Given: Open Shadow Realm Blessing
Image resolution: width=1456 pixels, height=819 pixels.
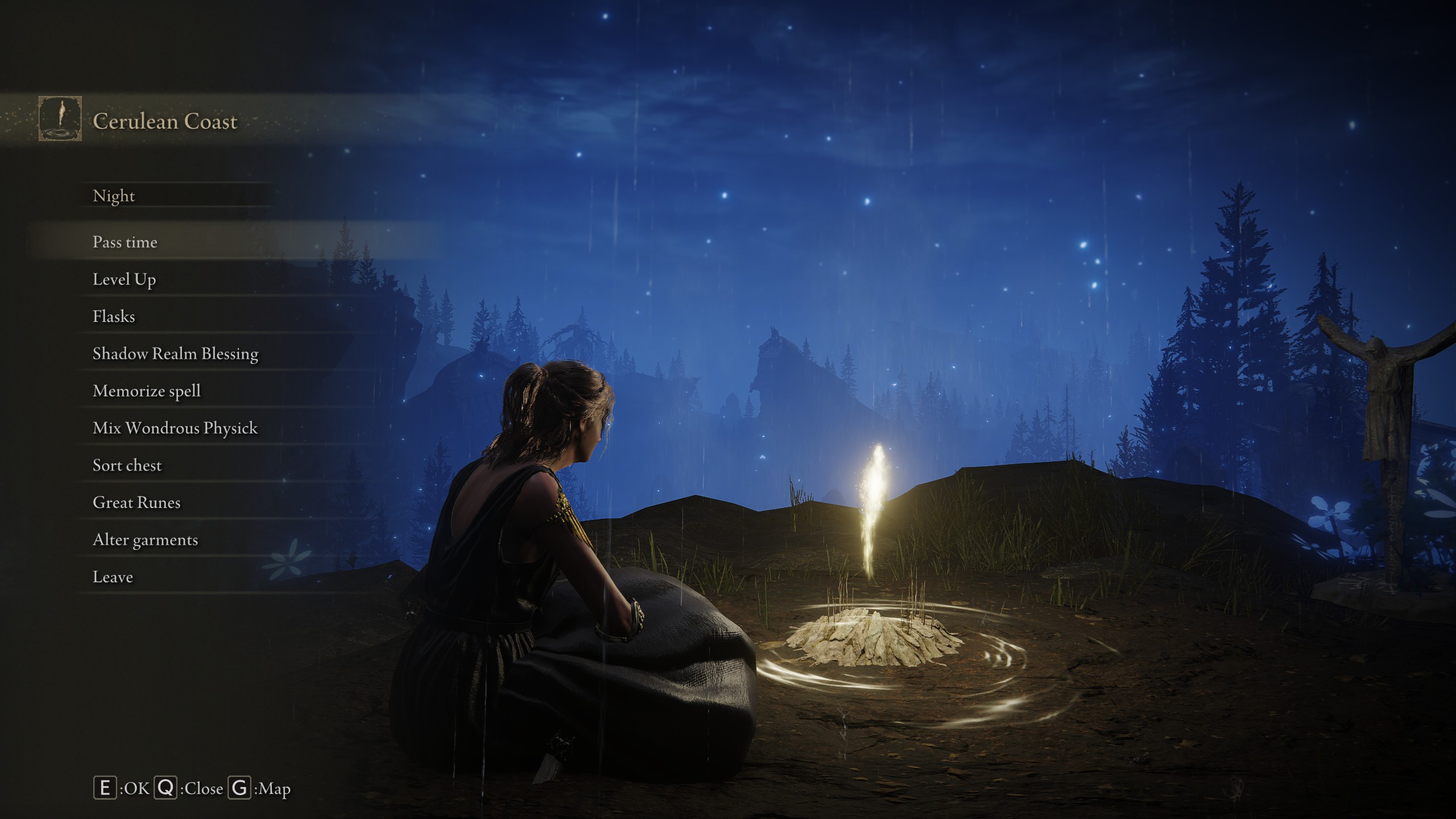Looking at the screenshot, I should (x=175, y=354).
